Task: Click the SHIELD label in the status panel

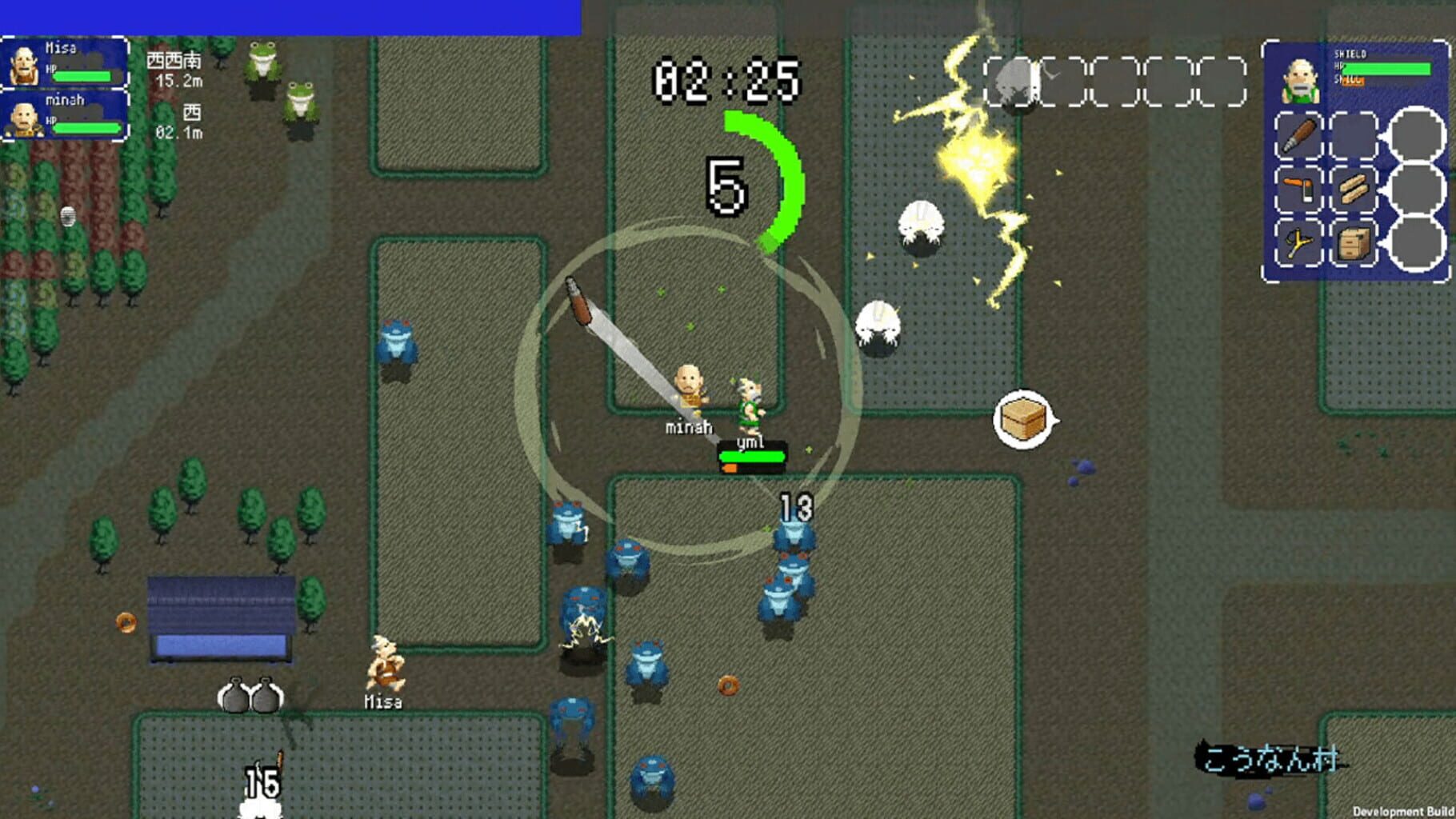Action: tap(1350, 53)
